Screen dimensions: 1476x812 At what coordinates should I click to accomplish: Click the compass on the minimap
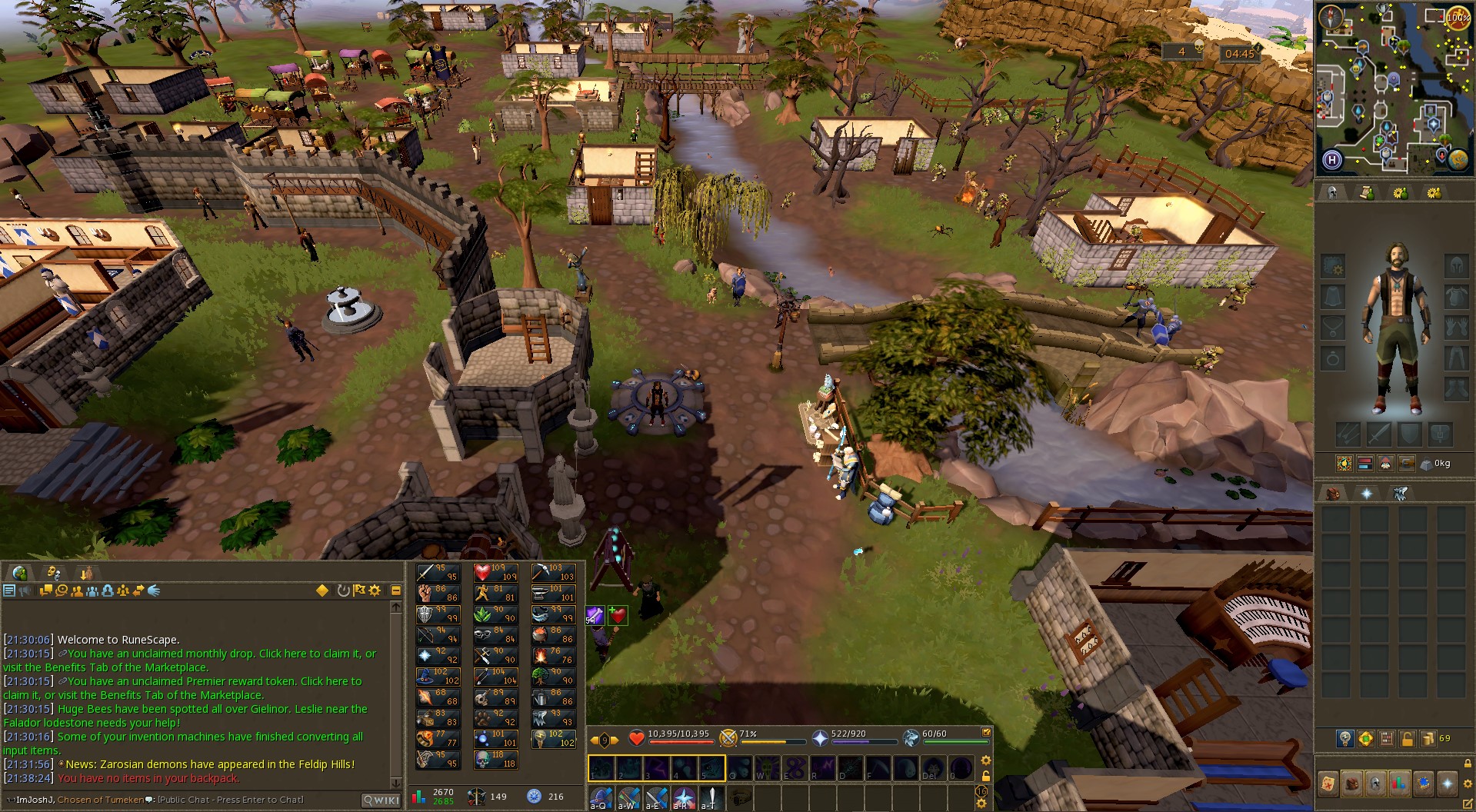[x=1331, y=18]
